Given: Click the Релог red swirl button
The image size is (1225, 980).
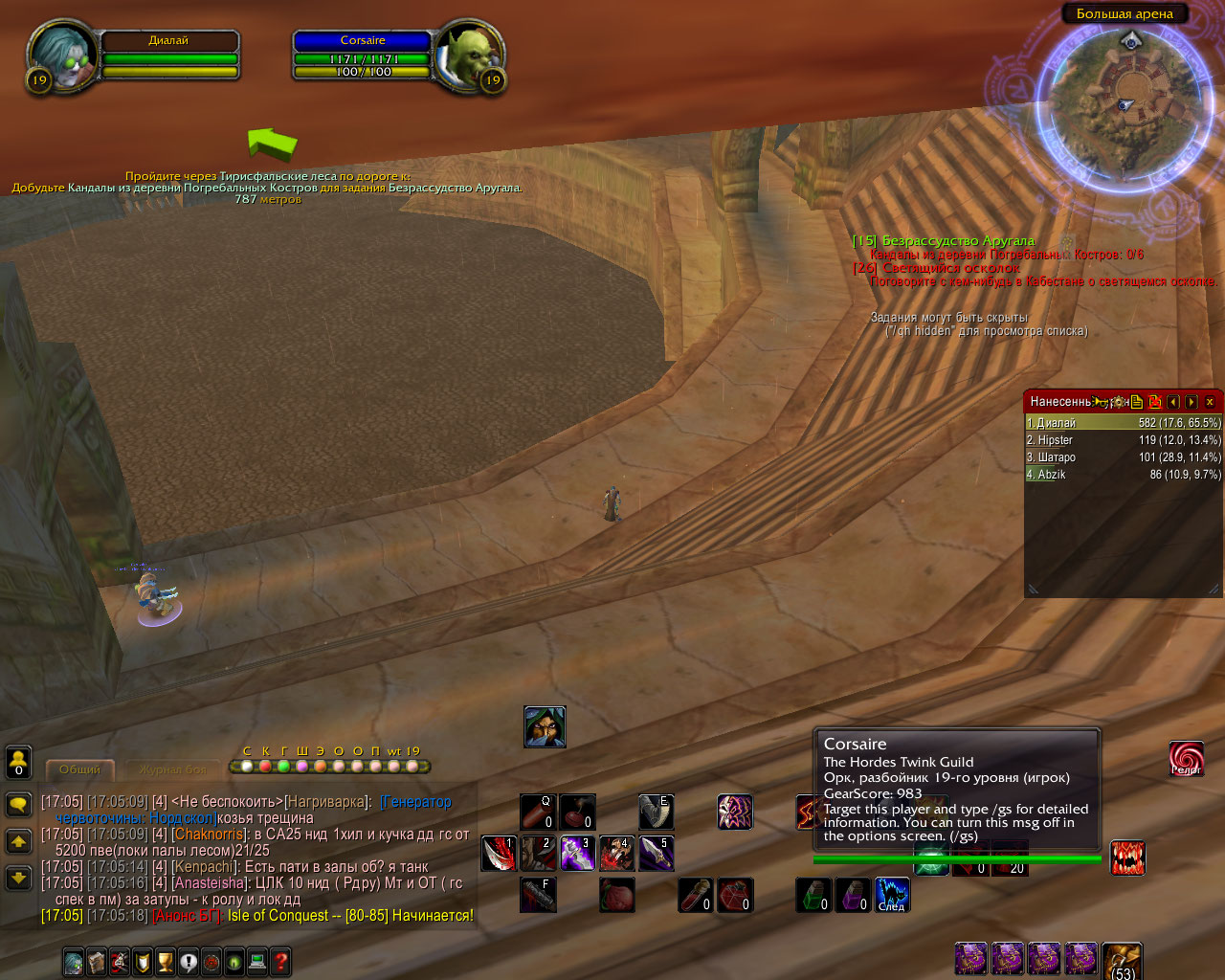Looking at the screenshot, I should coord(1187,759).
